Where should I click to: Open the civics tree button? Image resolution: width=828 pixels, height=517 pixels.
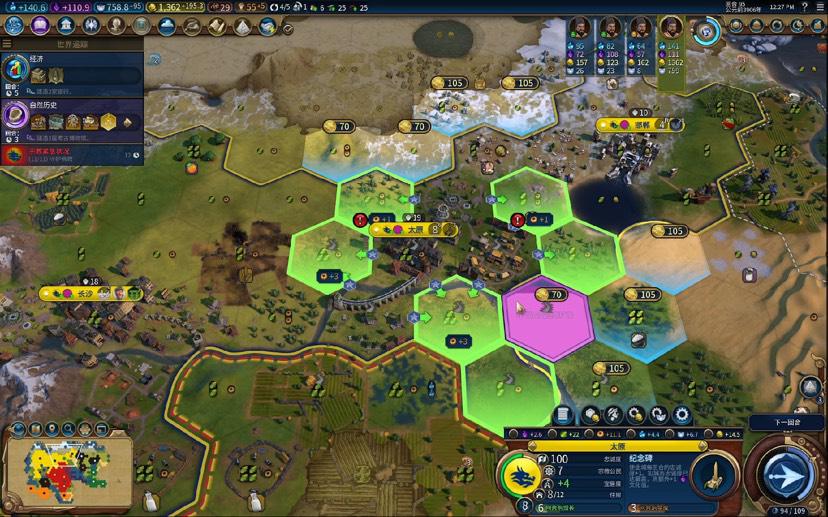[x=41, y=26]
